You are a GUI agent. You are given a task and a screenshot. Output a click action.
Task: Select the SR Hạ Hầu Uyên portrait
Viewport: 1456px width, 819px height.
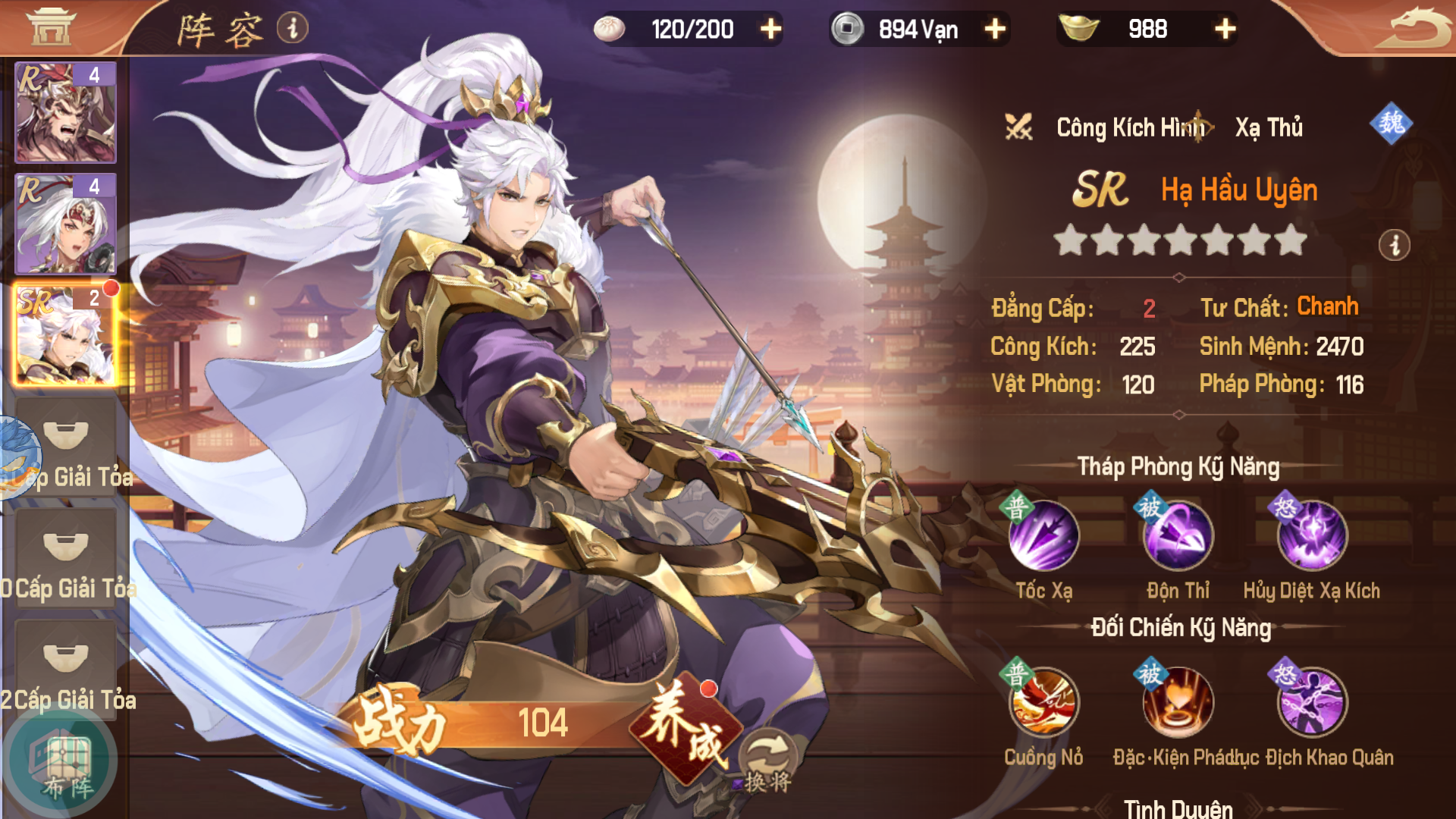[x=66, y=334]
